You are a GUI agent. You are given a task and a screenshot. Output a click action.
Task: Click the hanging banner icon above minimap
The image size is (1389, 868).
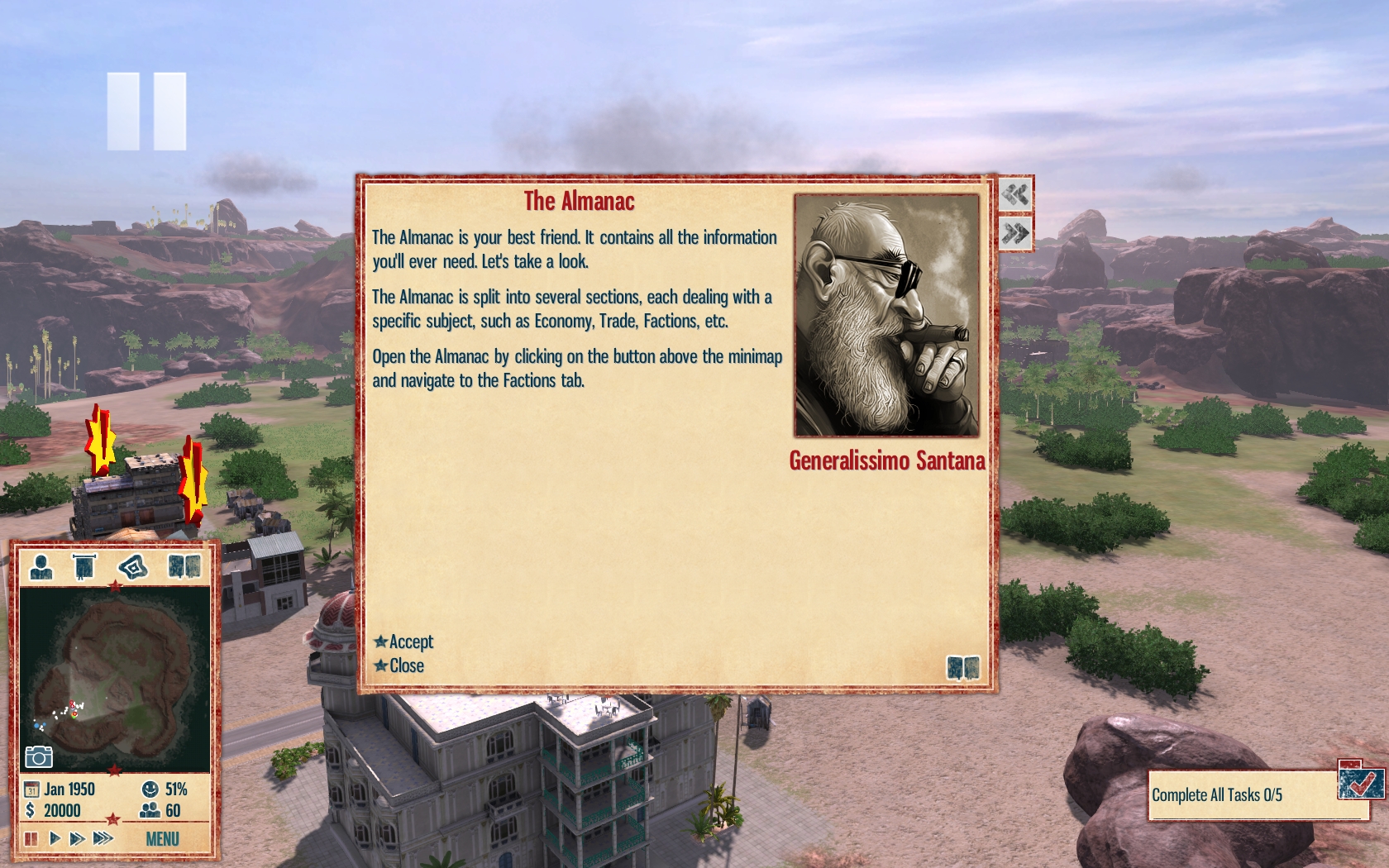(84, 566)
